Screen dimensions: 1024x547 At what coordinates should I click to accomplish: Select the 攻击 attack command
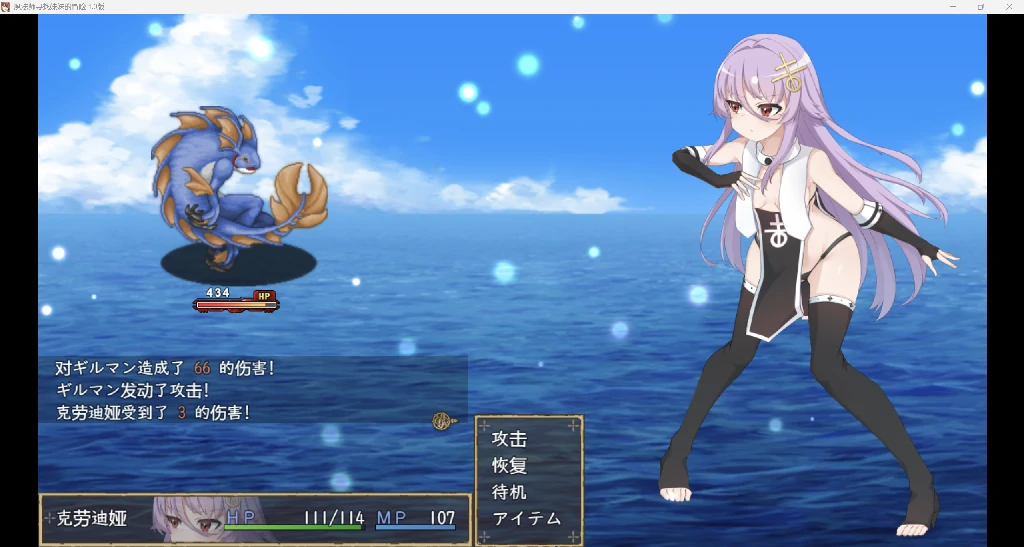[x=510, y=438]
